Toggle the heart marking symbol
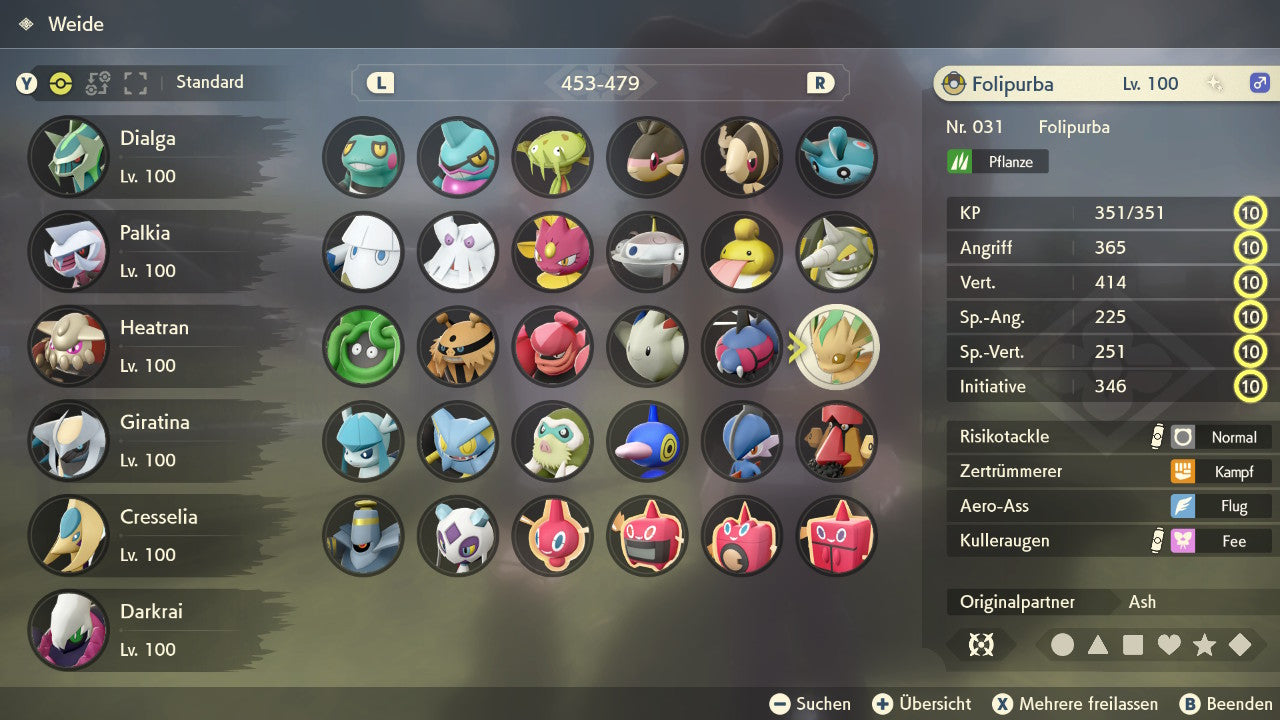 pos(1169,645)
